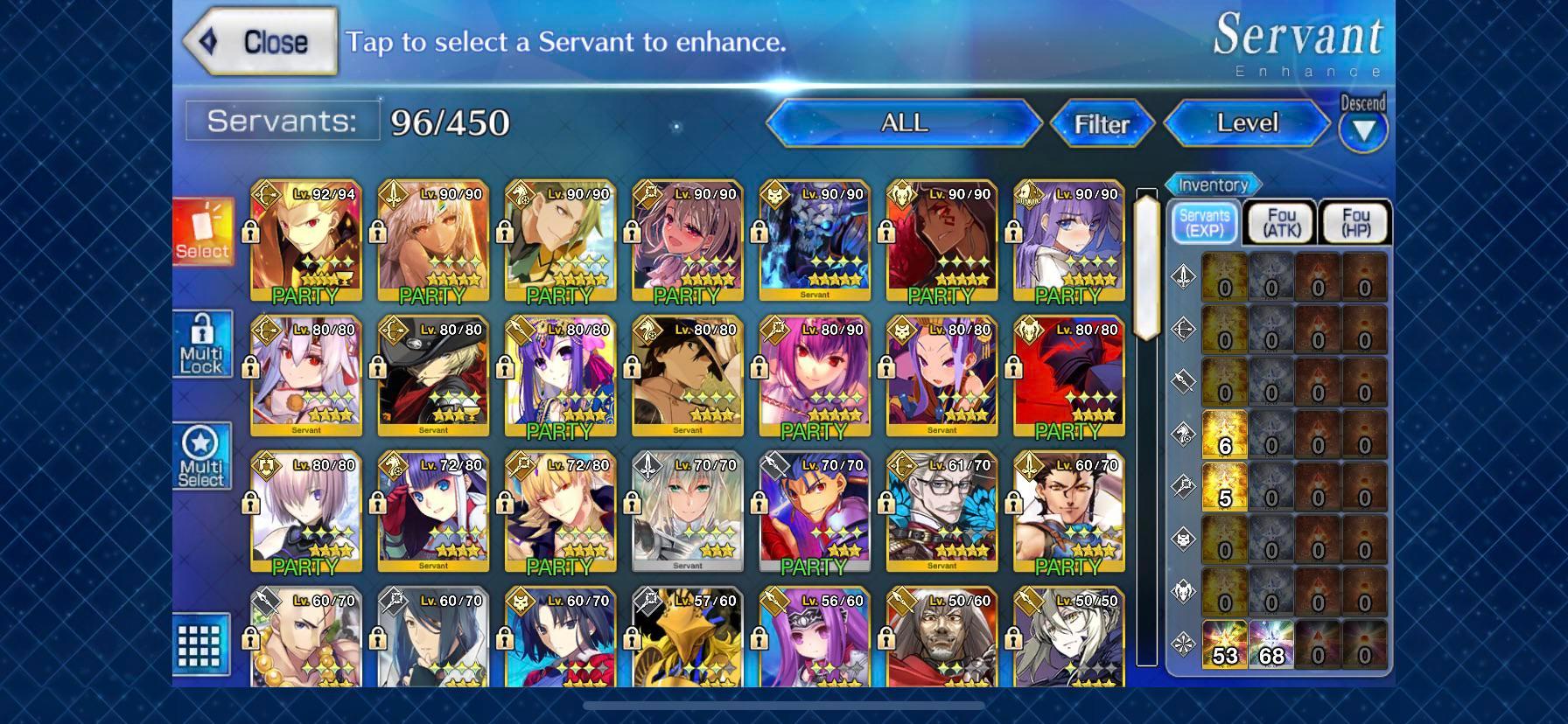Open the Level sort selector
Image resolution: width=1568 pixels, height=724 pixels.
pyautogui.click(x=1246, y=124)
